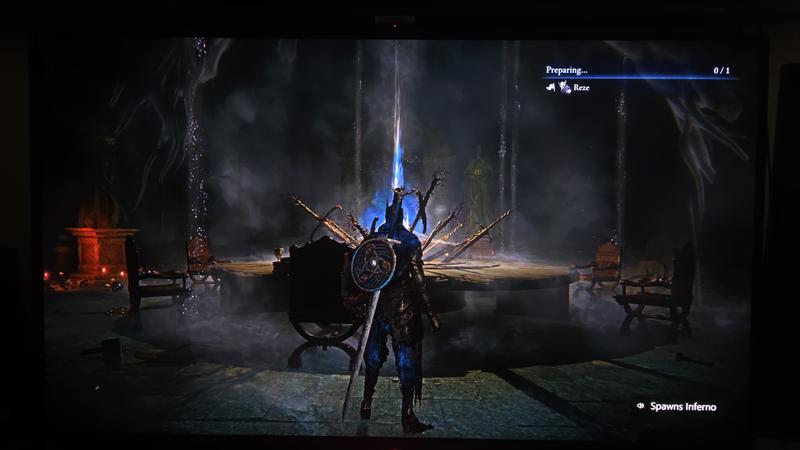Image resolution: width=800 pixels, height=450 pixels.
Task: Click the Spawns Inferno audio caption
Action: coord(681,406)
